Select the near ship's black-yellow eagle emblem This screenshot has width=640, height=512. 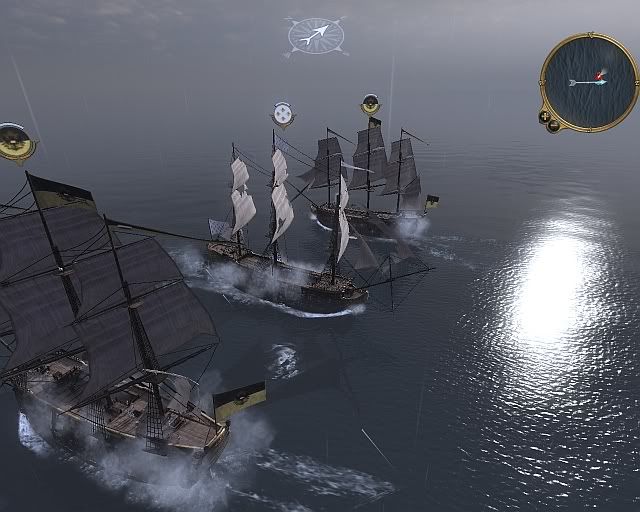pos(15,141)
